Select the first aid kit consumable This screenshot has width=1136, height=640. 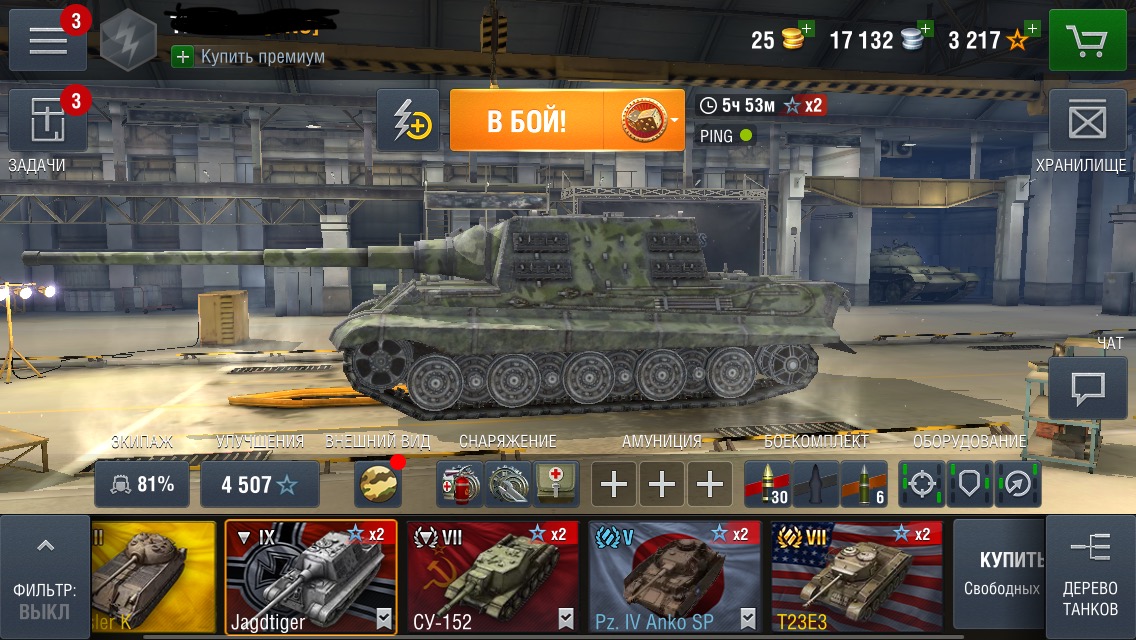[556, 485]
